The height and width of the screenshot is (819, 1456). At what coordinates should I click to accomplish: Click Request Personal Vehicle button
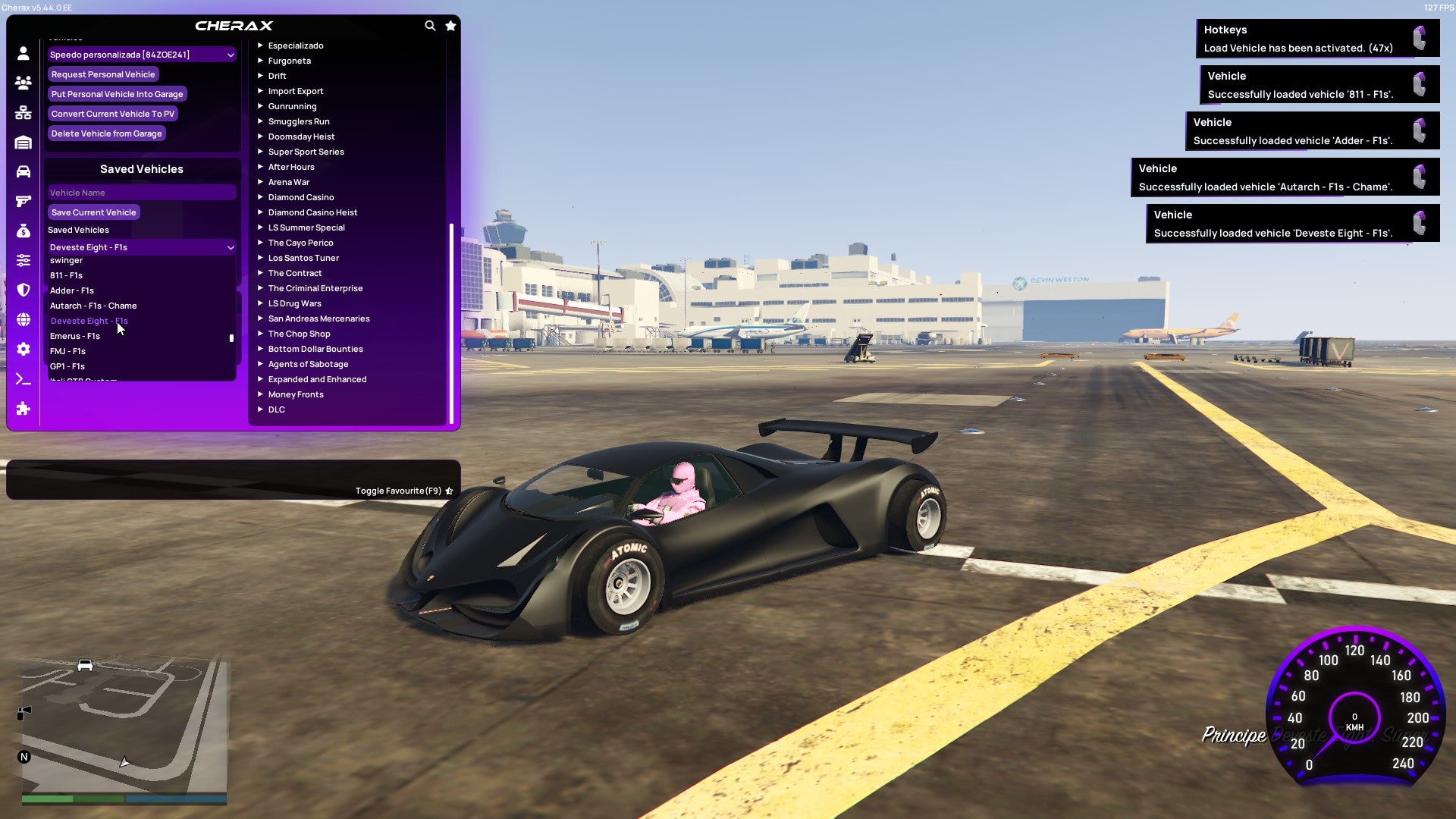pyautogui.click(x=103, y=74)
